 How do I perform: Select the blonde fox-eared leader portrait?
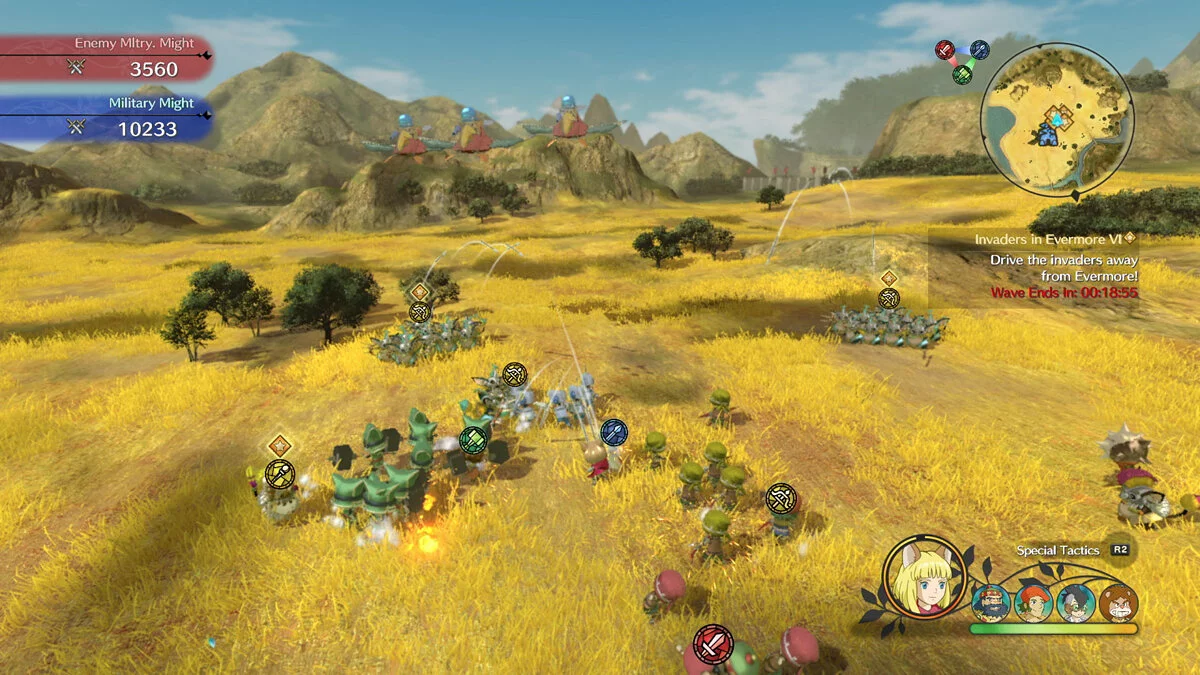pos(924,577)
